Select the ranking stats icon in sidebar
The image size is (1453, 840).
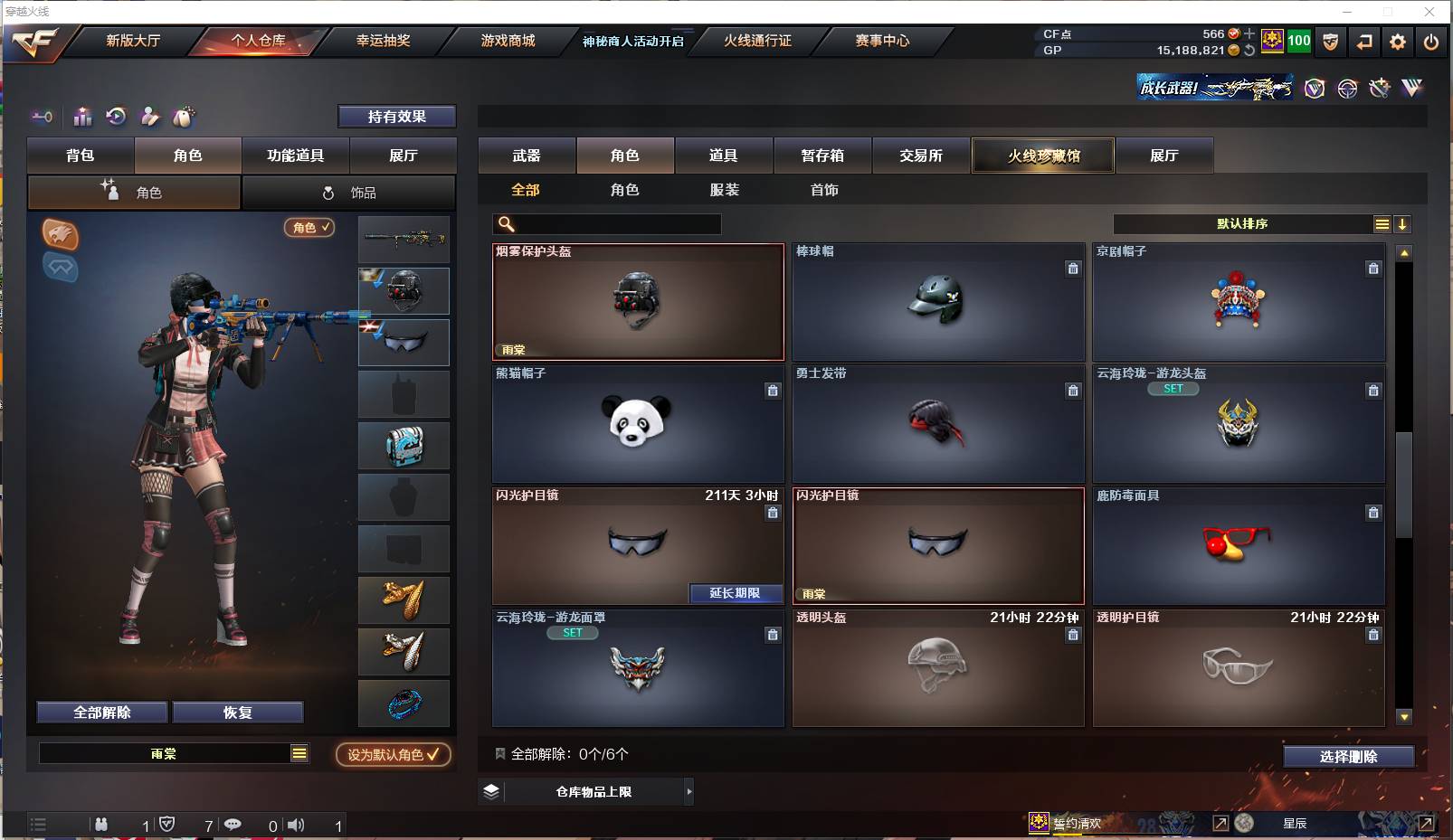[82, 117]
